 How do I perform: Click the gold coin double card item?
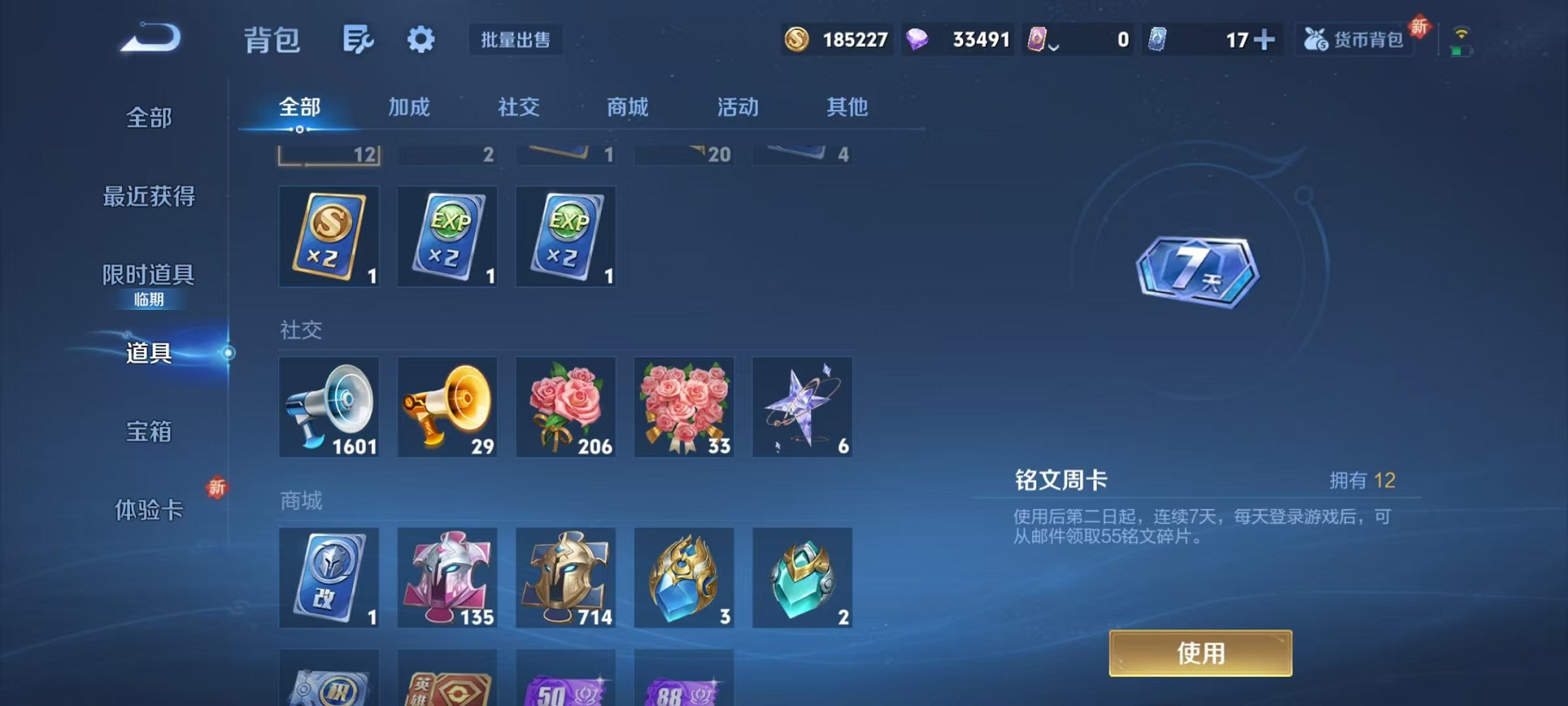(329, 236)
